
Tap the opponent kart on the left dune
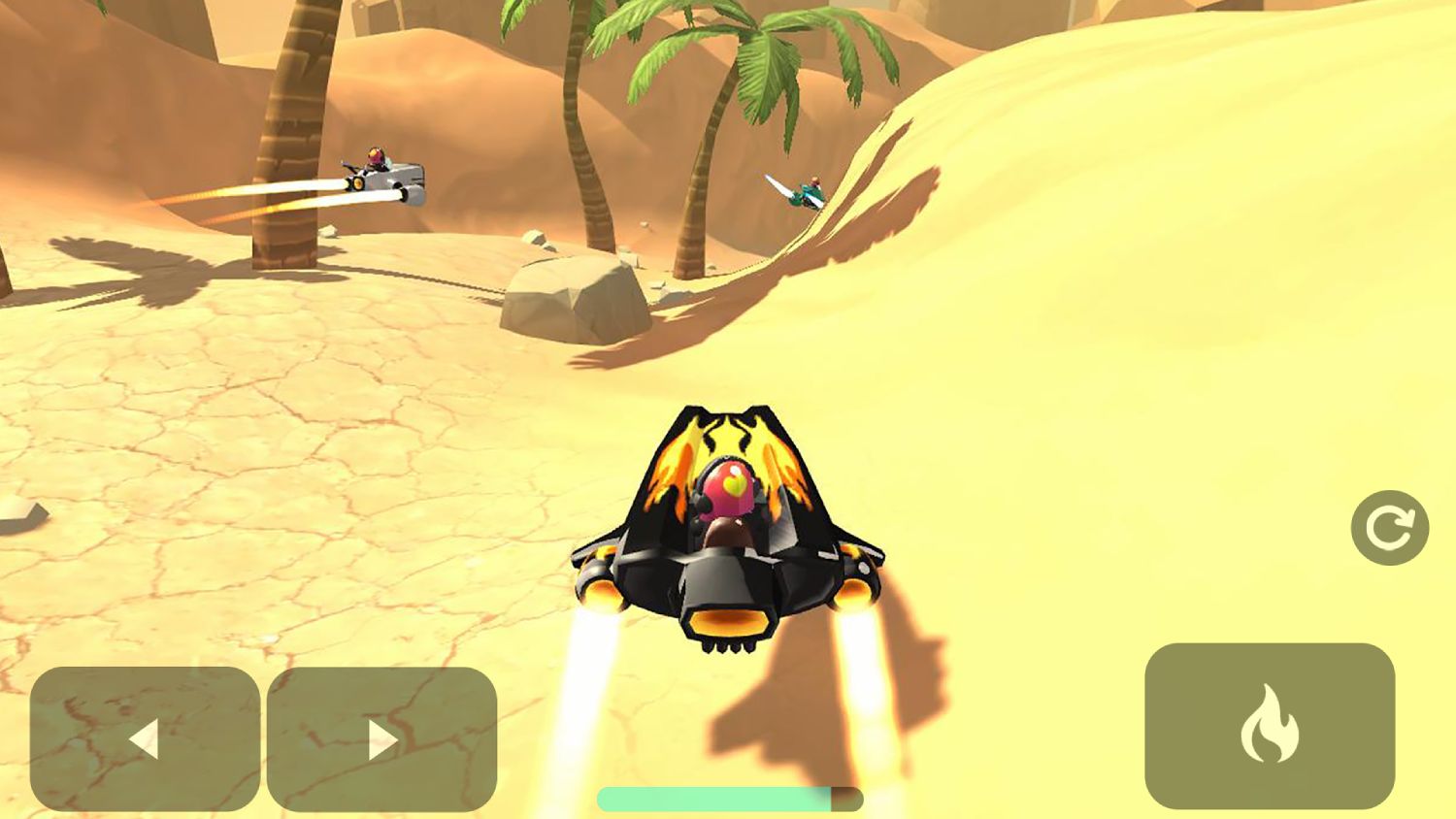coord(383,175)
